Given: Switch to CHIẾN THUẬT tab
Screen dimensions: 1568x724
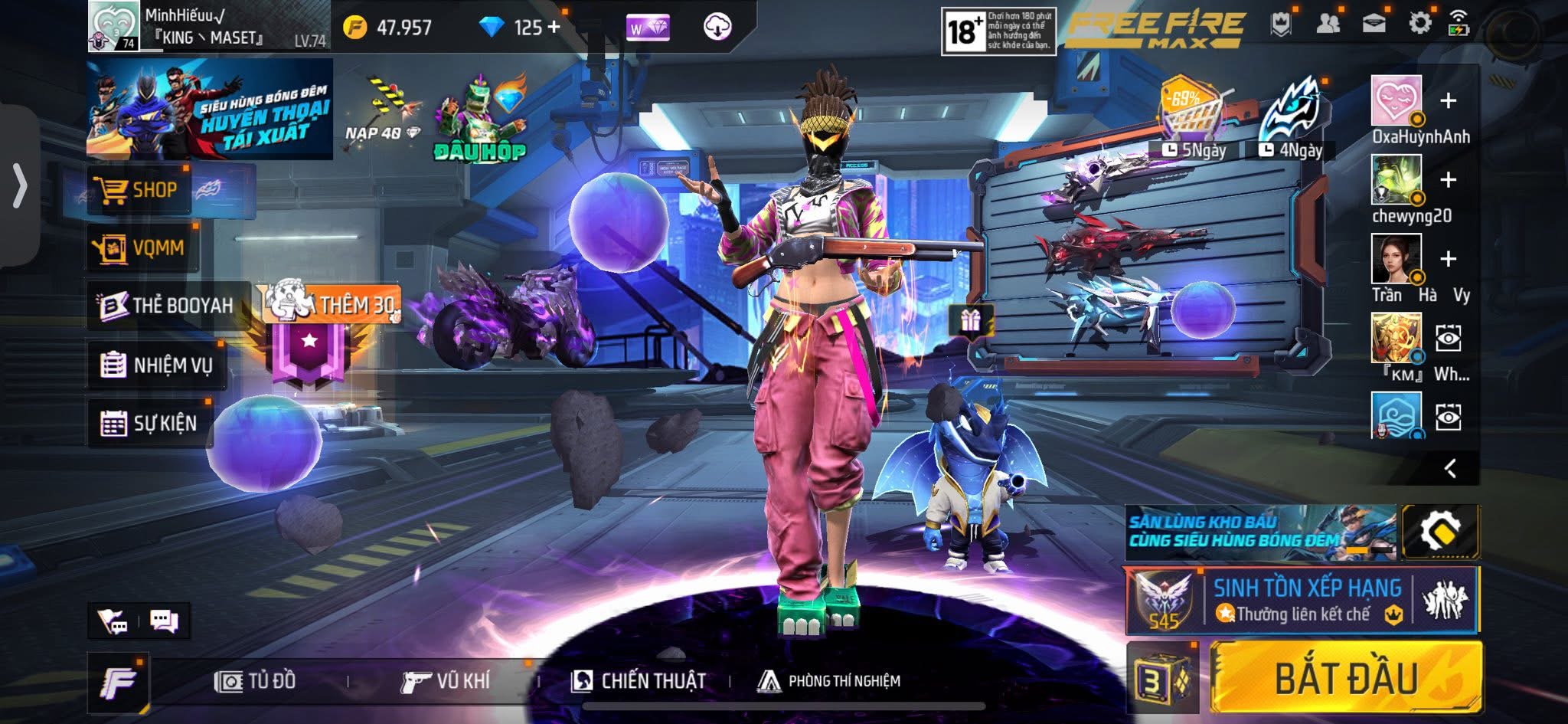Looking at the screenshot, I should click(x=639, y=680).
